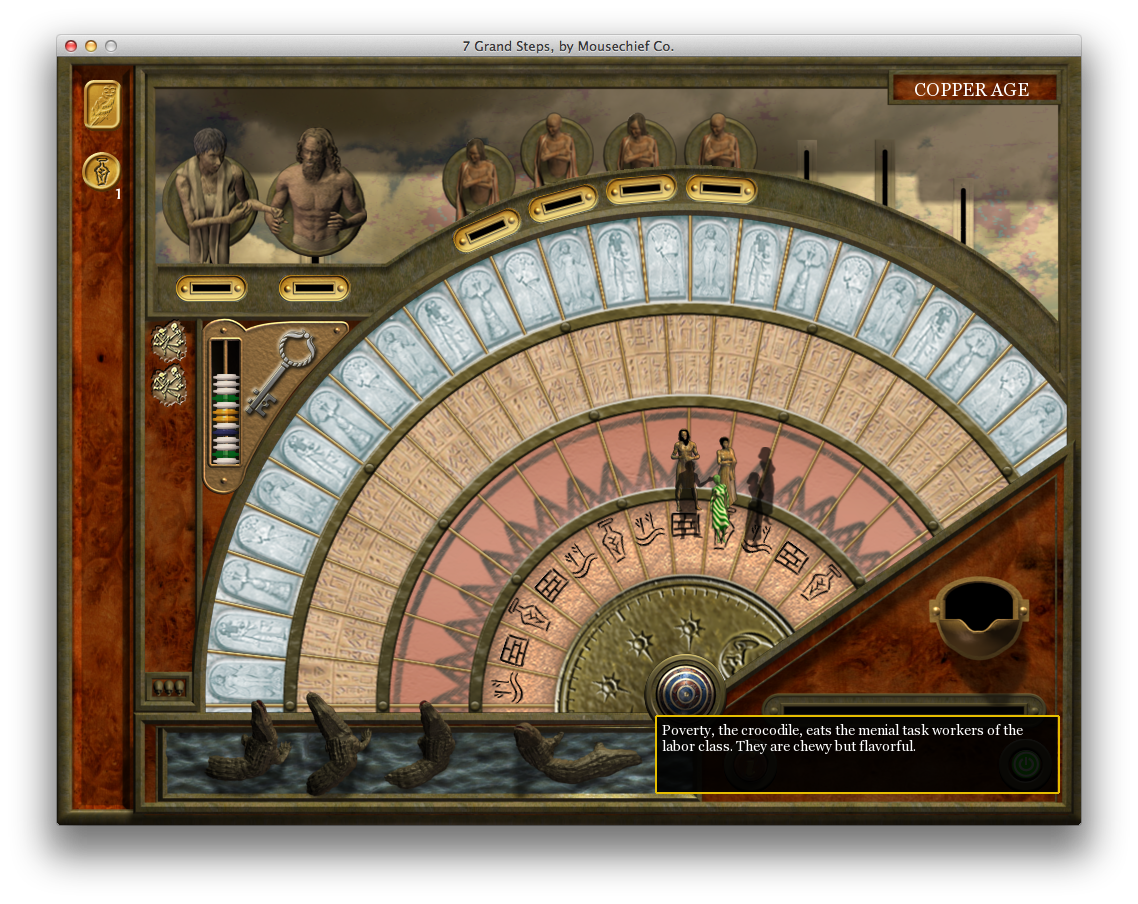Select the green striped pawn on the board
Image resolution: width=1138 pixels, height=904 pixels.
pyautogui.click(x=720, y=510)
